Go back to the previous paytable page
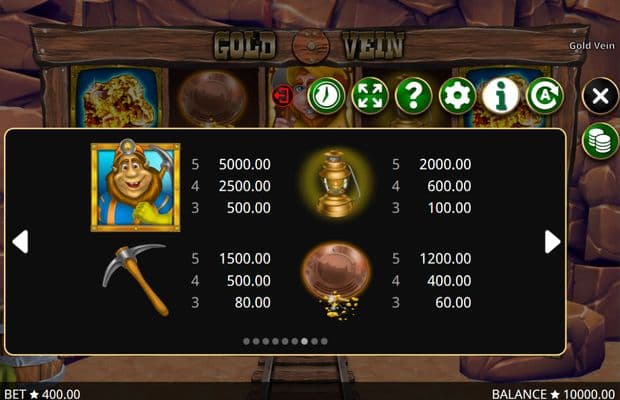This screenshot has height=400, width=620. coord(19,241)
